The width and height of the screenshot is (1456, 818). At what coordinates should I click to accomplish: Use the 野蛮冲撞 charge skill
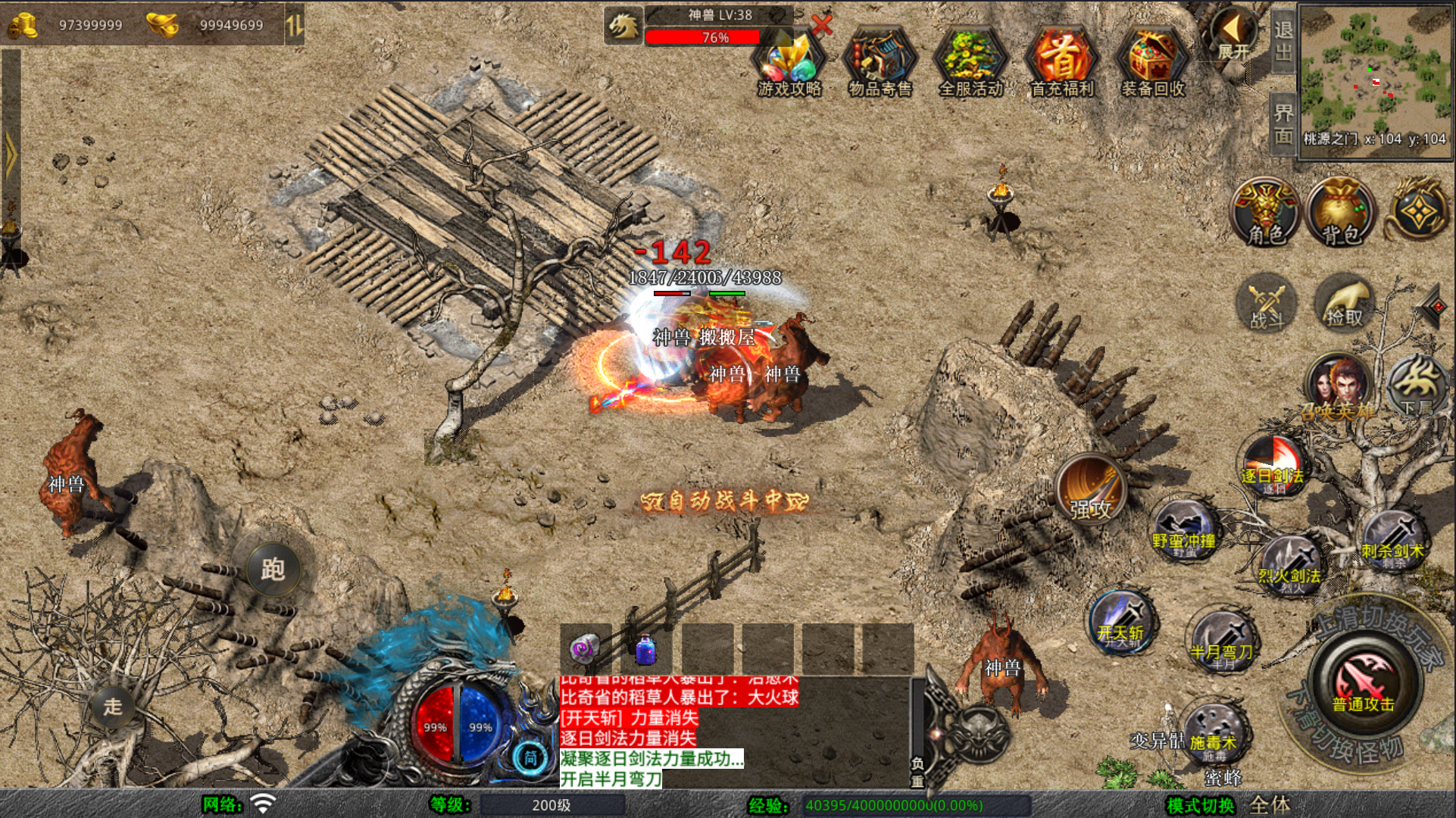(1183, 529)
